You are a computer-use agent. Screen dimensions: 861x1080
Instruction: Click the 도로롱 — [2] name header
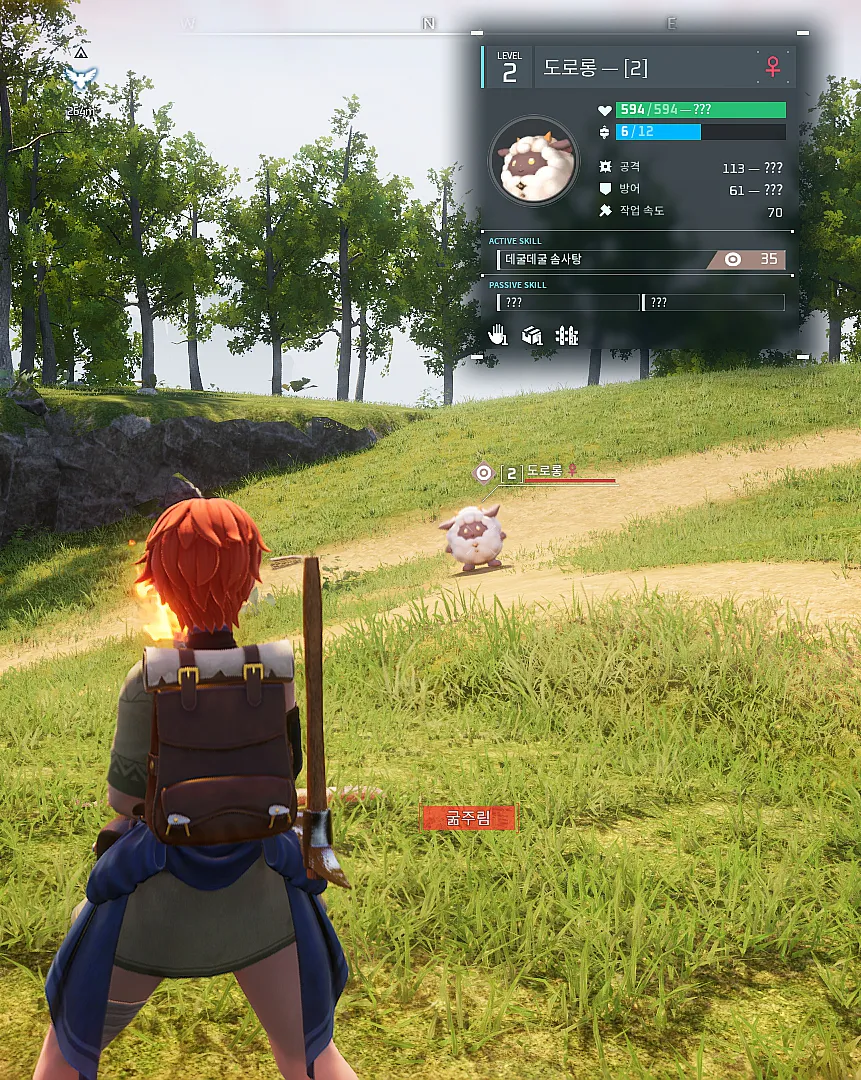click(x=596, y=68)
